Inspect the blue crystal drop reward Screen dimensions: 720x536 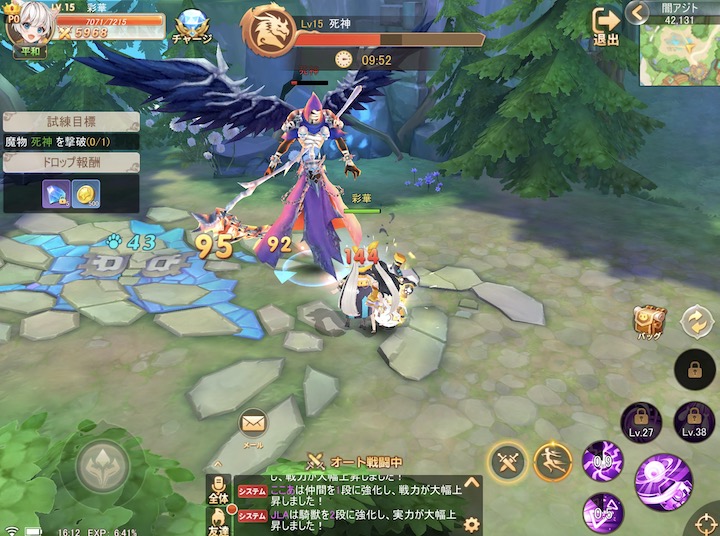(56, 193)
